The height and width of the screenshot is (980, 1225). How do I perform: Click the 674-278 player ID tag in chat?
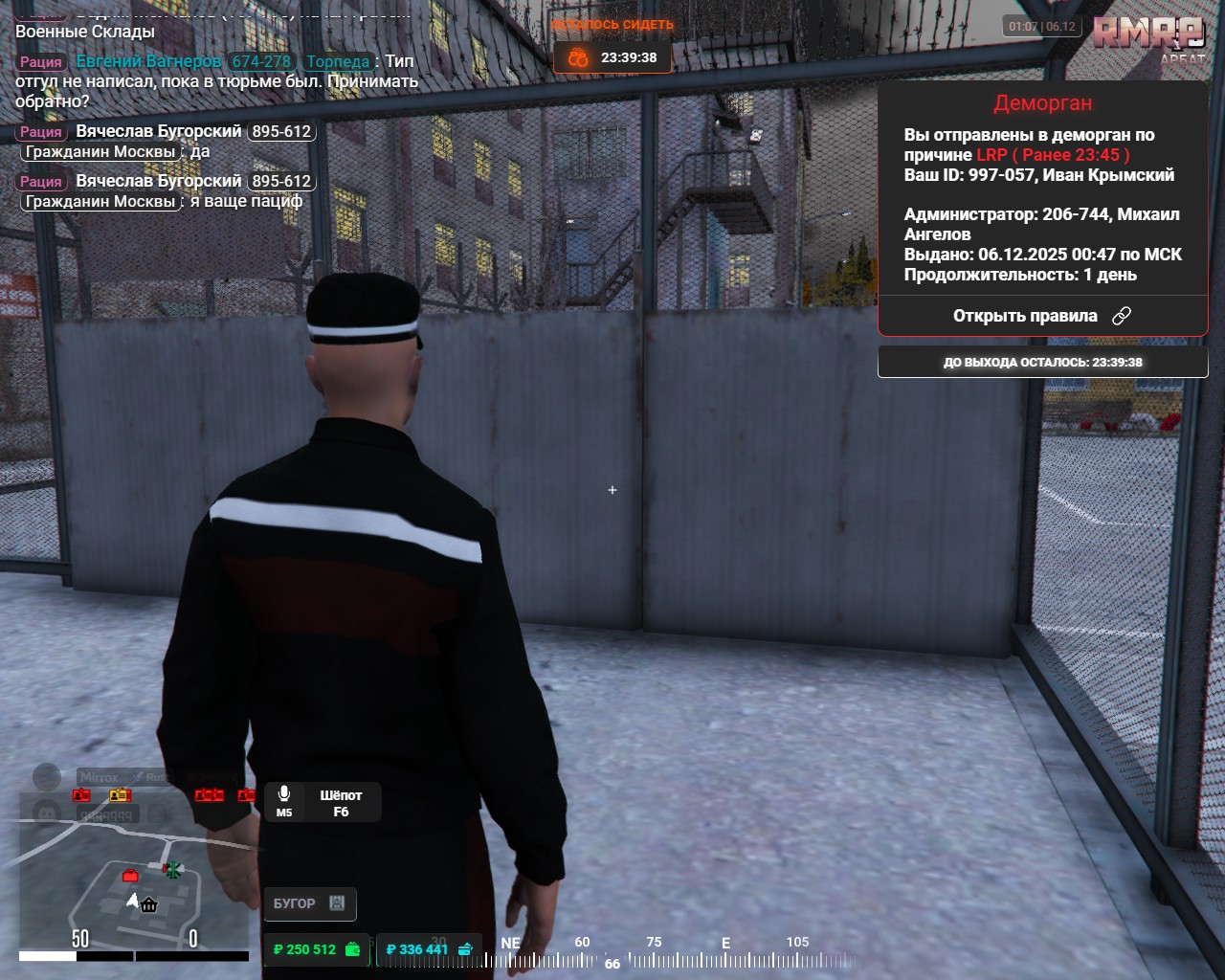261,61
